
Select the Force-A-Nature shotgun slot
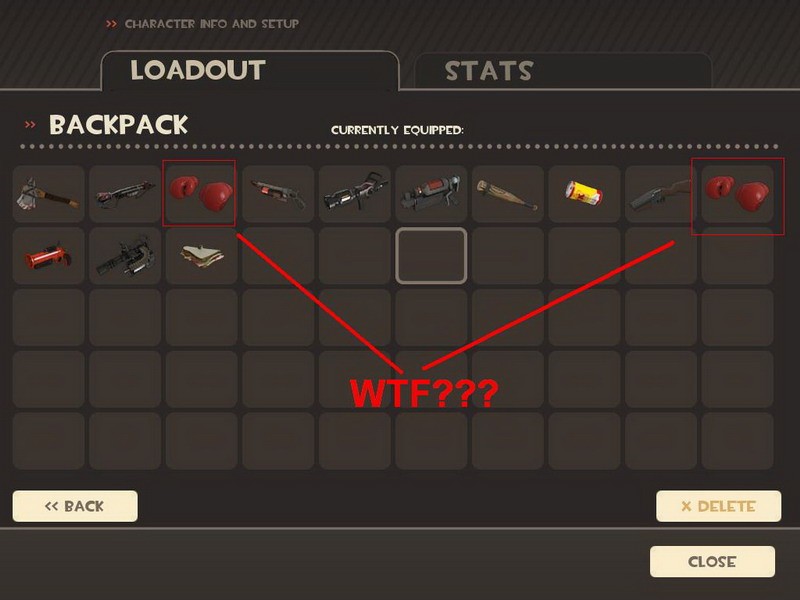661,194
